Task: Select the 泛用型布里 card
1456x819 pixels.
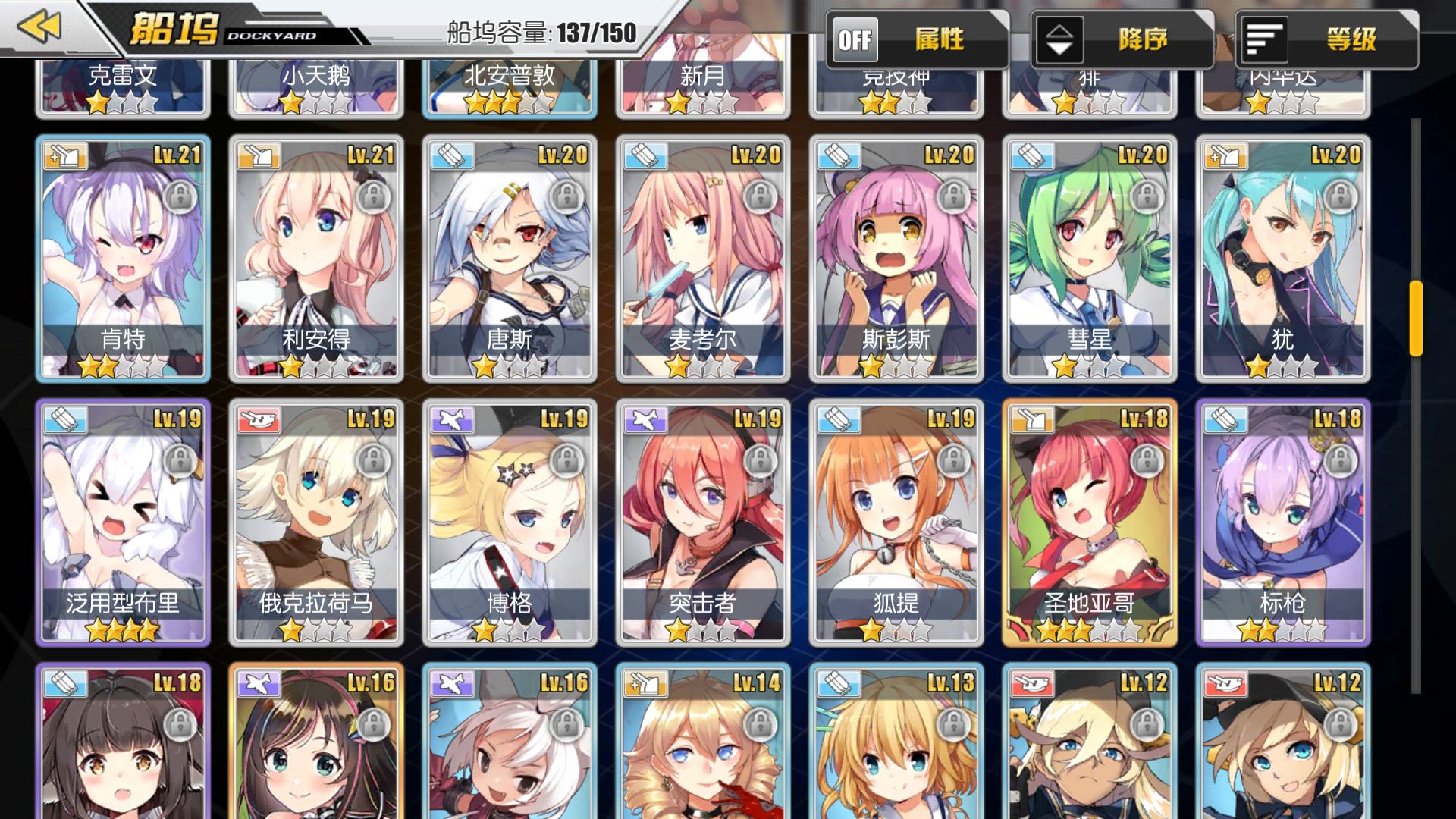Action: coord(123,522)
